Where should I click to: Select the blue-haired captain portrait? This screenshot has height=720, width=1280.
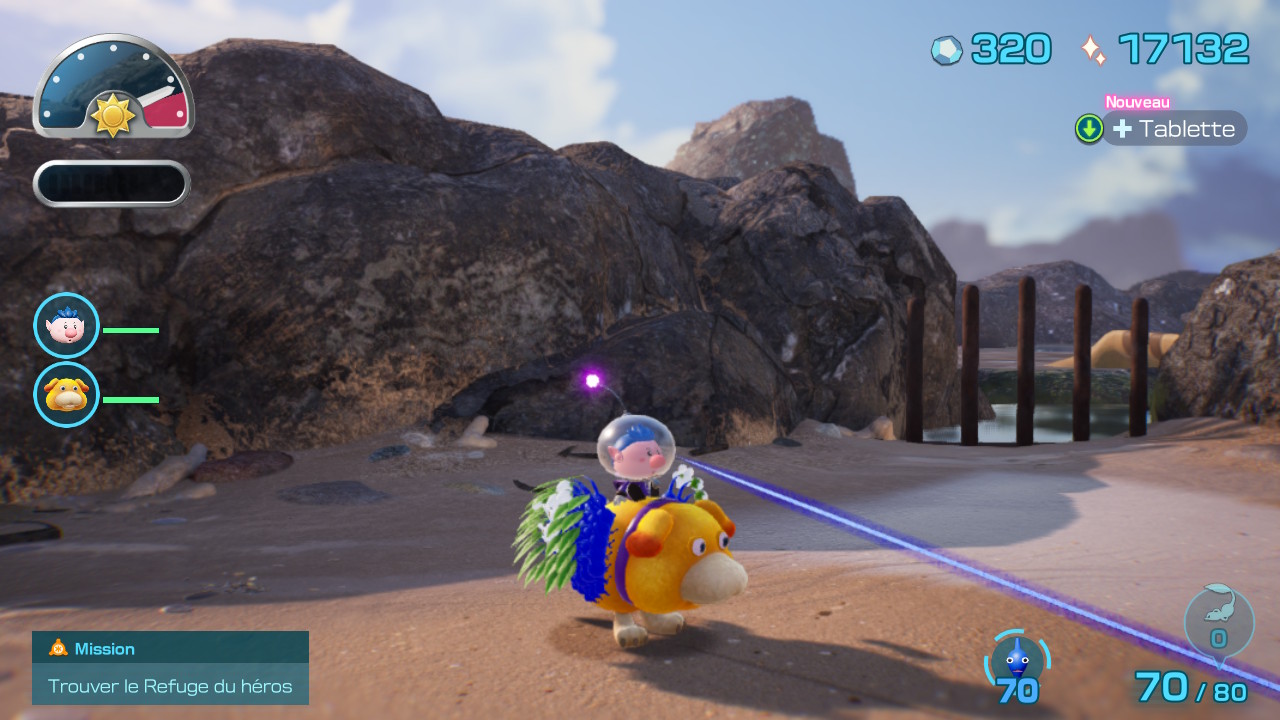(67, 326)
